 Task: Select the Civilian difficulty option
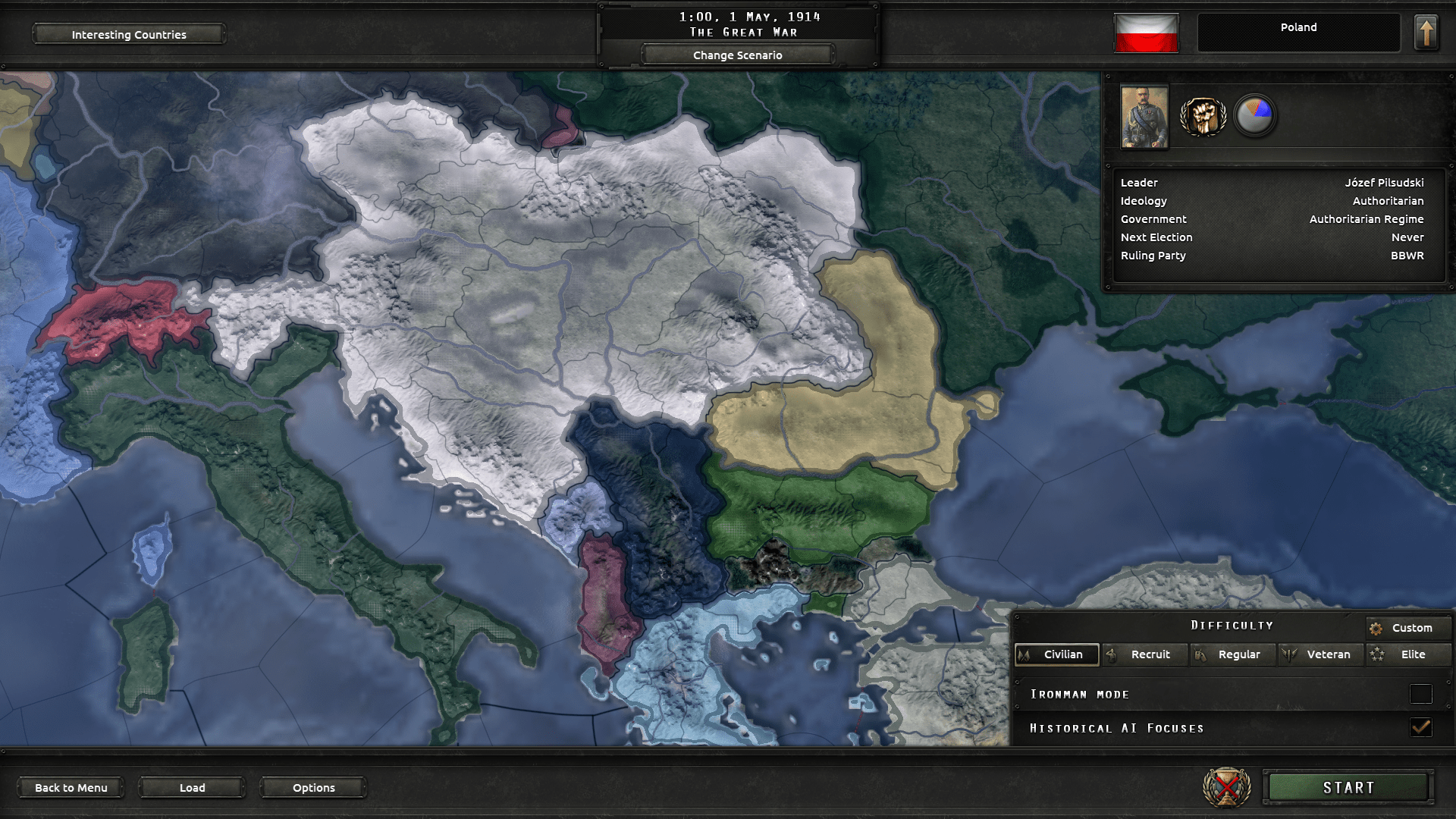pos(1057,654)
